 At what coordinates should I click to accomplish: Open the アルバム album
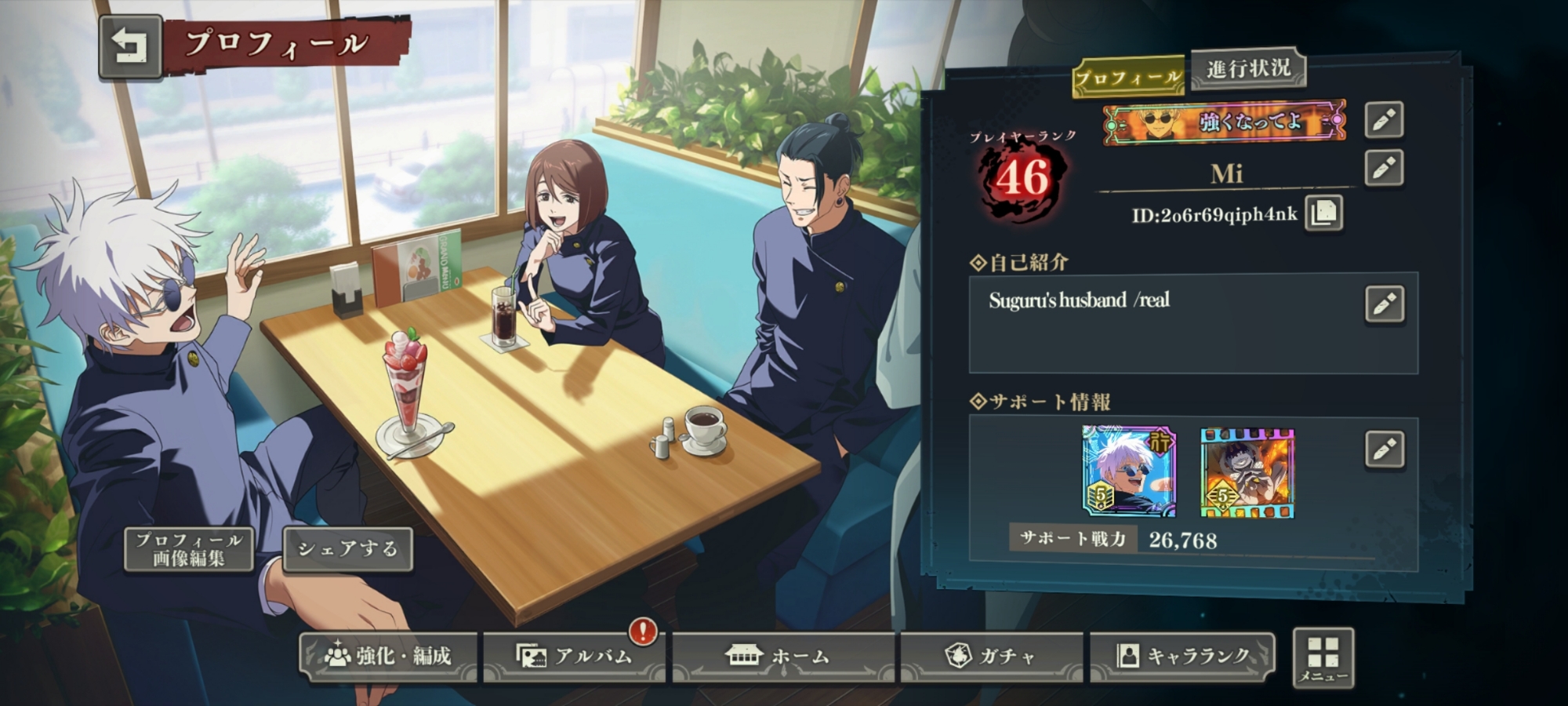[575, 656]
